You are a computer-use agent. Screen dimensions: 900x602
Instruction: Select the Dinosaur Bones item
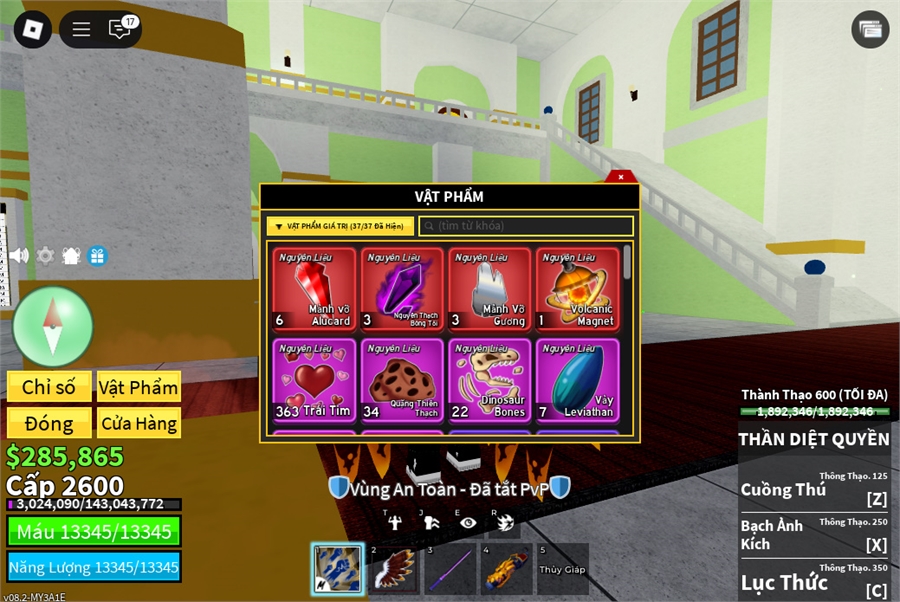click(490, 381)
